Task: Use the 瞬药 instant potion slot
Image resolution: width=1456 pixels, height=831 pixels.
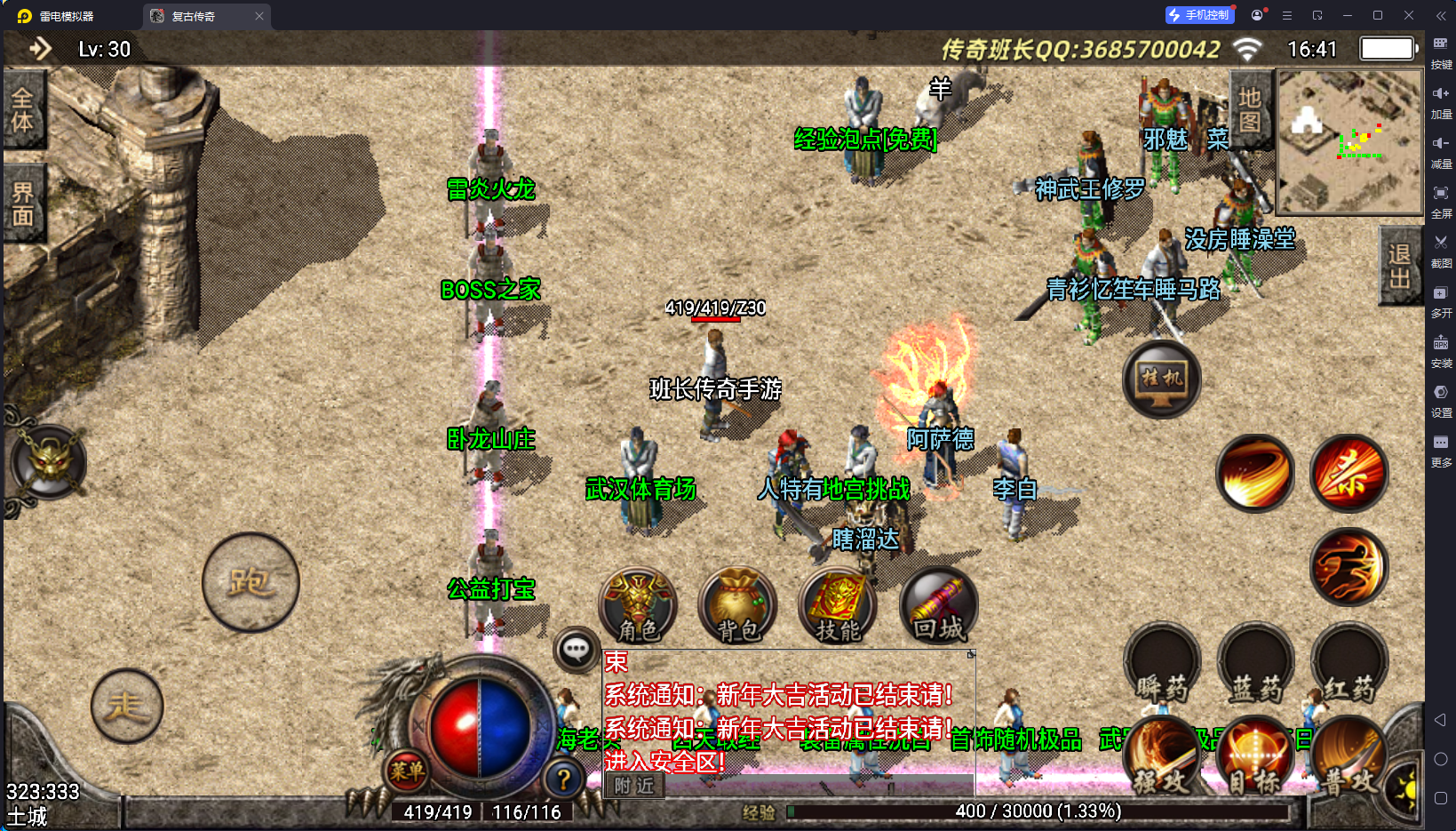Action: point(1162,667)
